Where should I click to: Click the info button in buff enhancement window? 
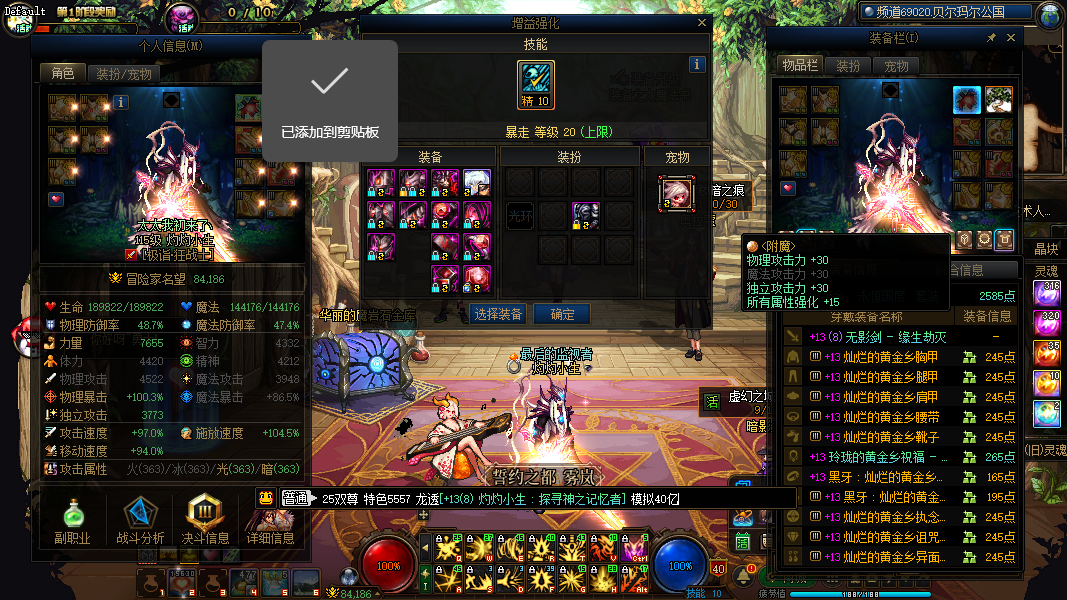697,64
